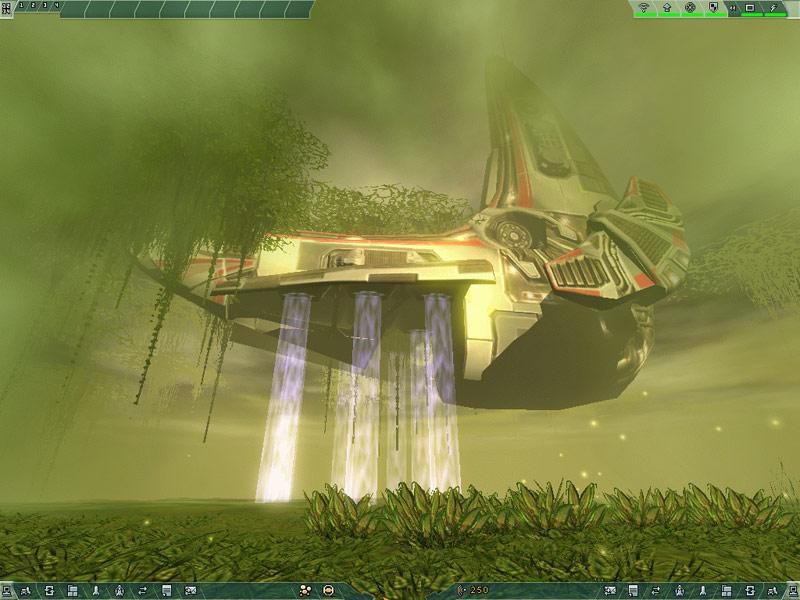Click the grid icon beside the group numbers

coord(6,7)
